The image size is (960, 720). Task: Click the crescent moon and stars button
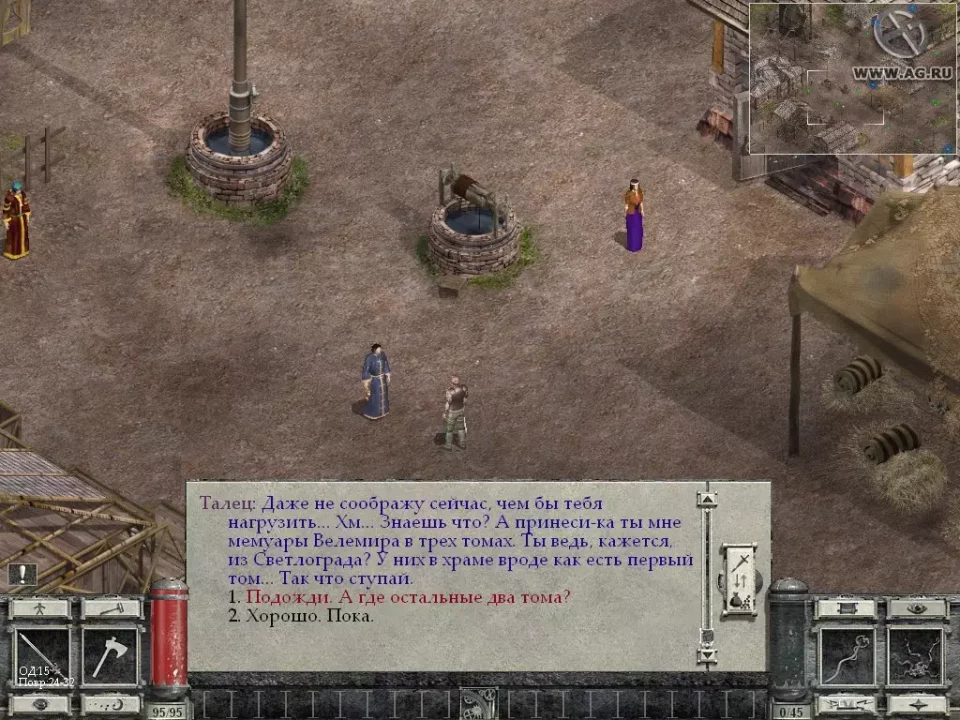(110, 704)
